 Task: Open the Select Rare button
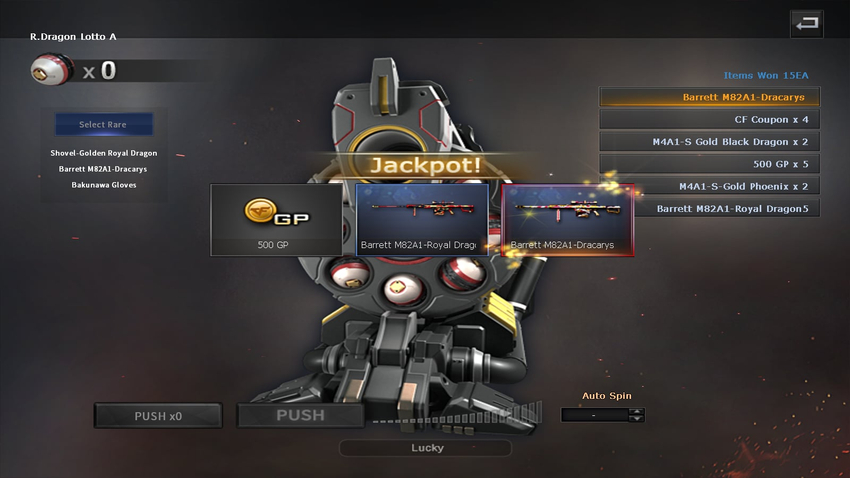click(104, 125)
